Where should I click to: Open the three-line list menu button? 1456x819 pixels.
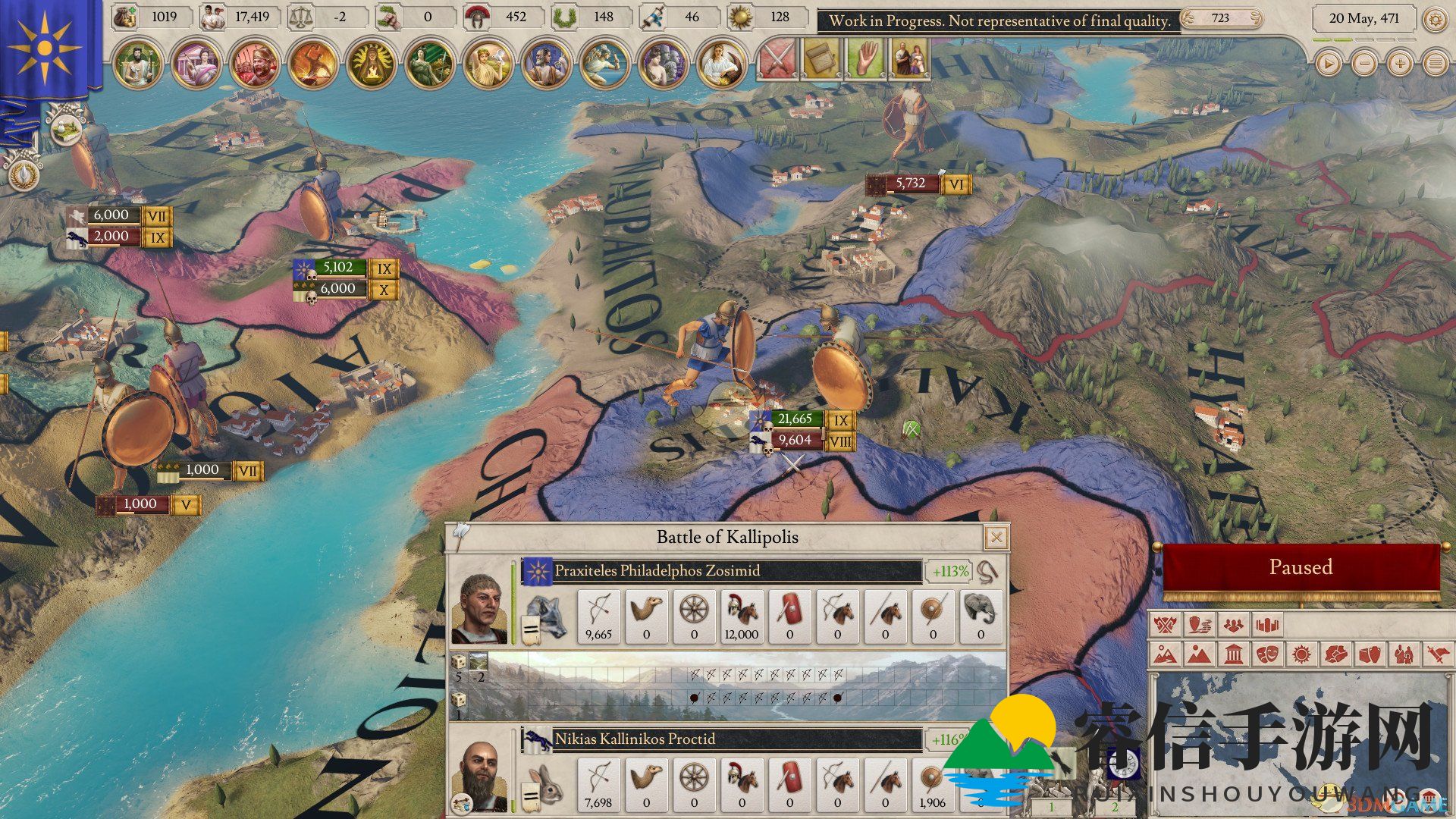tap(1435, 64)
